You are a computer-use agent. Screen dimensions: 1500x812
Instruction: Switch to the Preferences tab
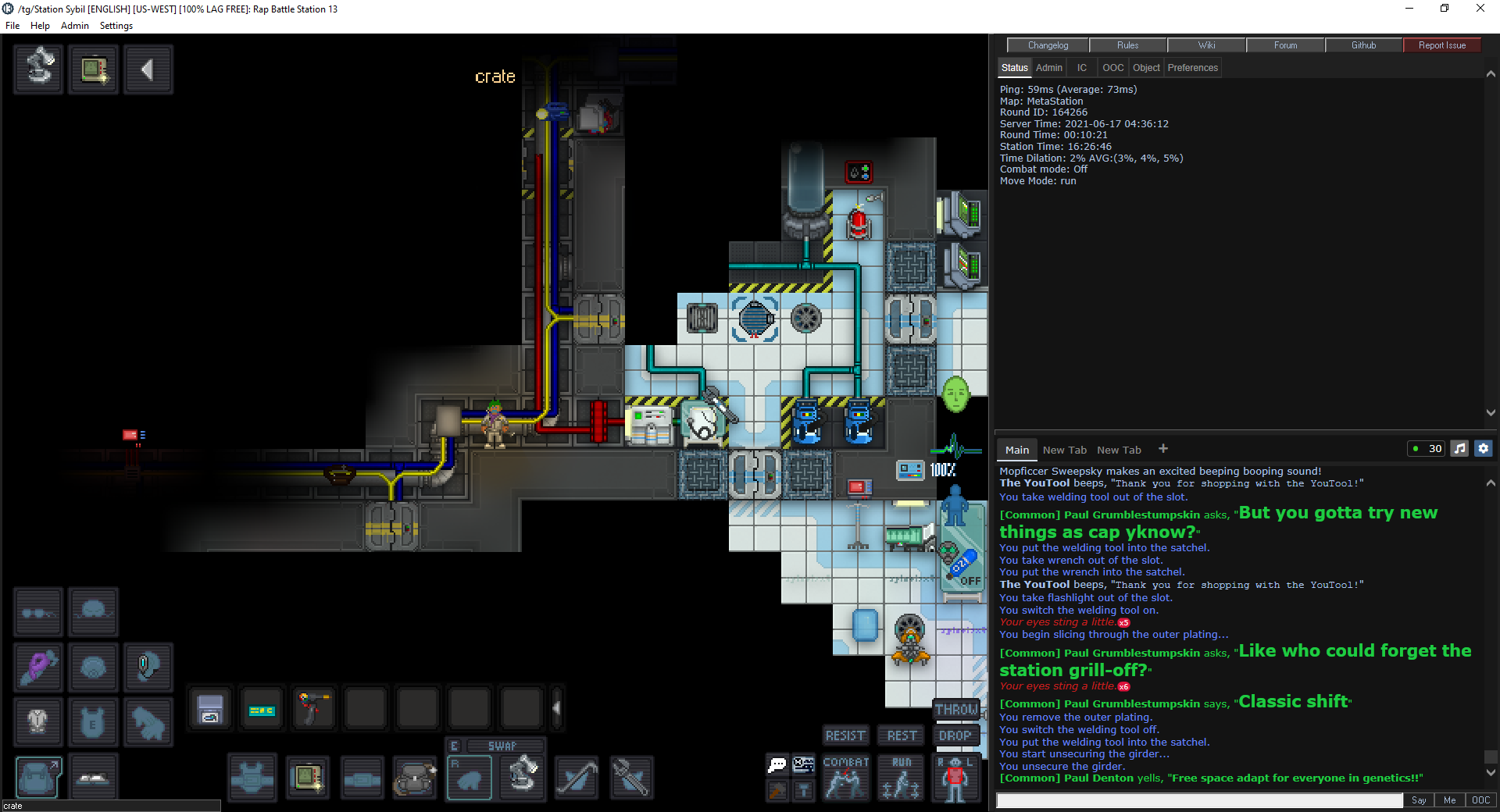pos(1192,67)
